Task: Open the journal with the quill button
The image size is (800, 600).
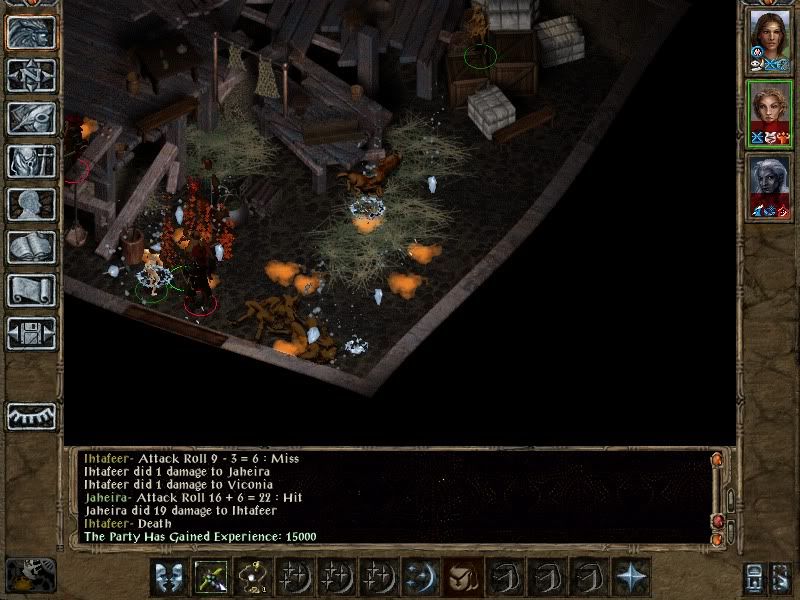Action: (31, 118)
